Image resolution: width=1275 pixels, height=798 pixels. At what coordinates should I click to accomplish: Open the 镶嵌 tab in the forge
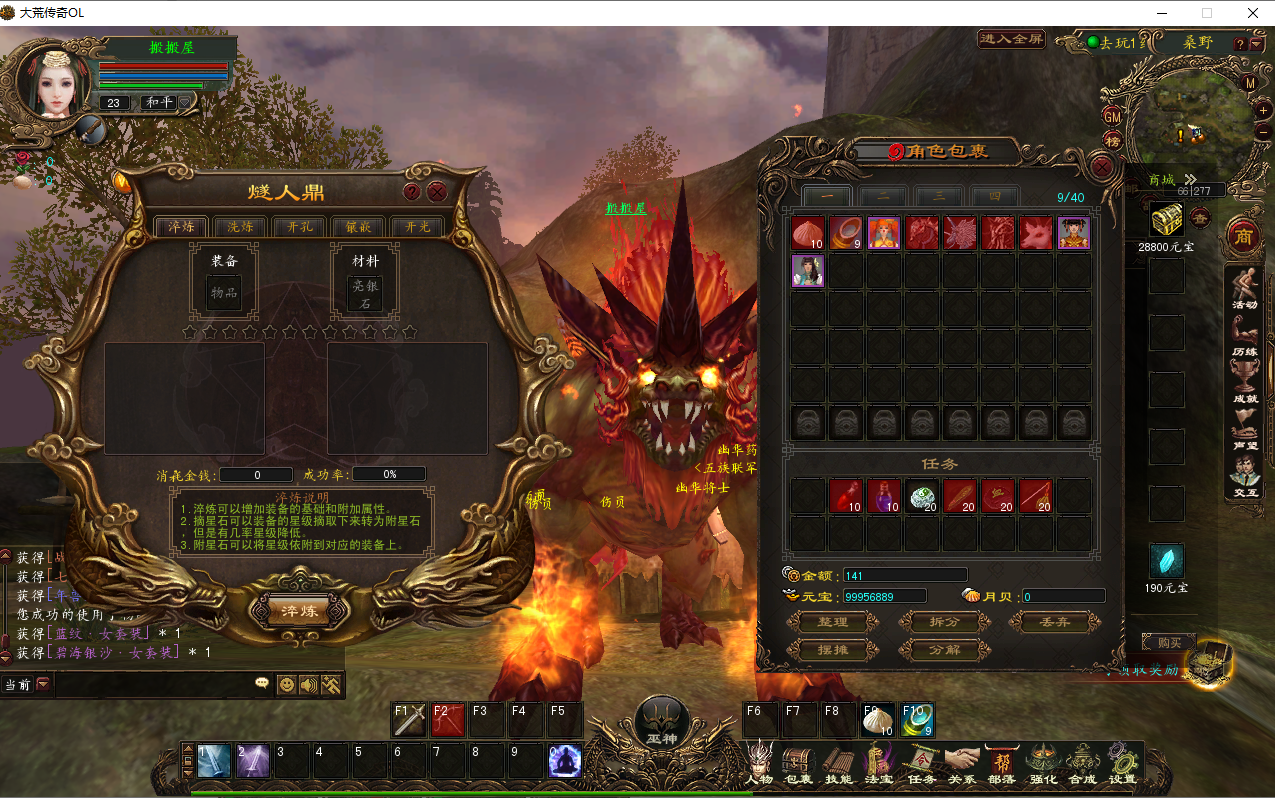pyautogui.click(x=357, y=227)
